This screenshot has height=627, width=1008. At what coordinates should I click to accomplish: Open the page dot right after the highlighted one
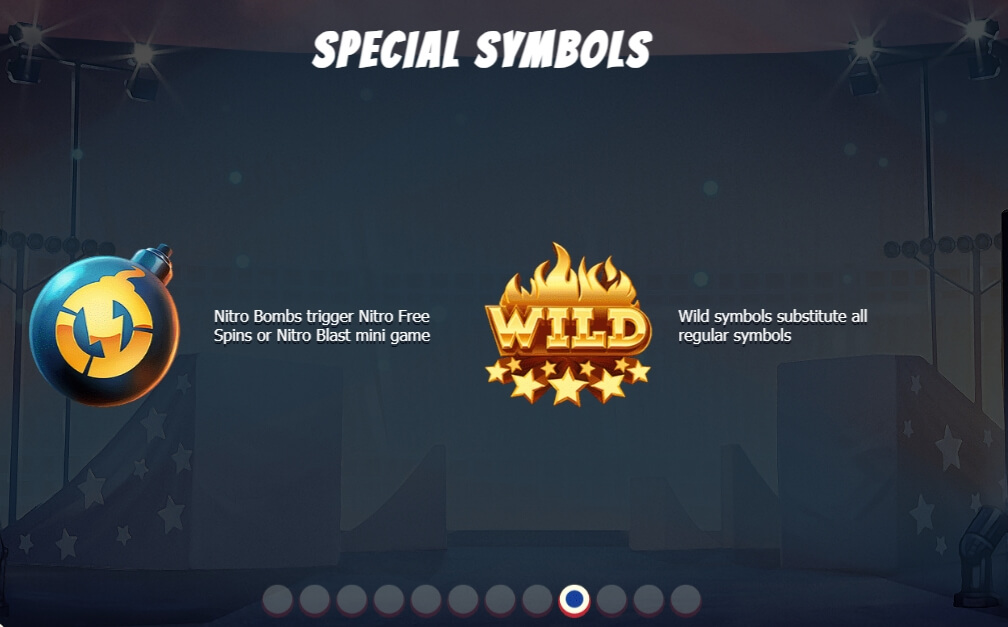point(611,600)
